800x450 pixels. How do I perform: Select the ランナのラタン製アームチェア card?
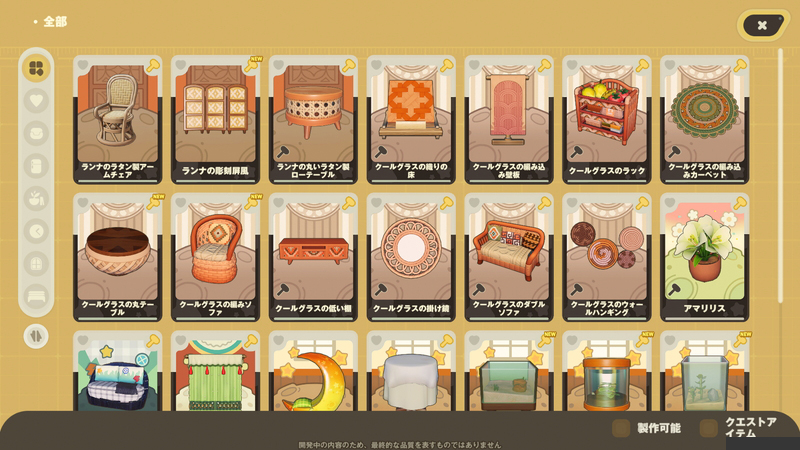(x=118, y=118)
